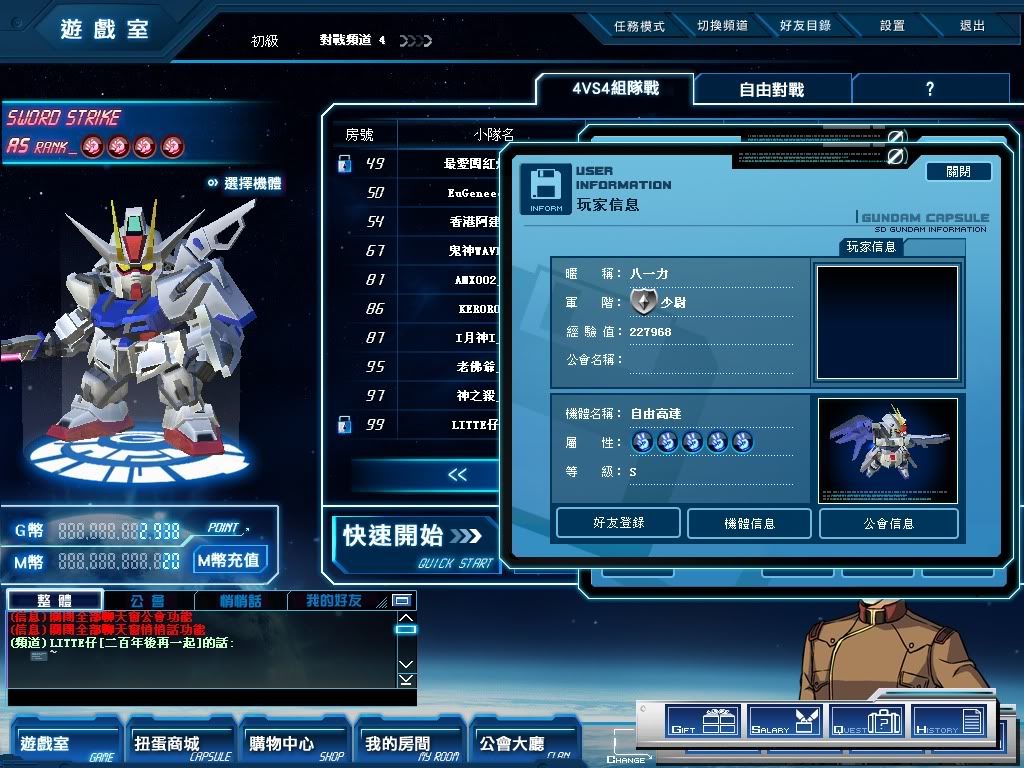
Task: Choose 切換頻道 to change channel
Action: point(722,26)
